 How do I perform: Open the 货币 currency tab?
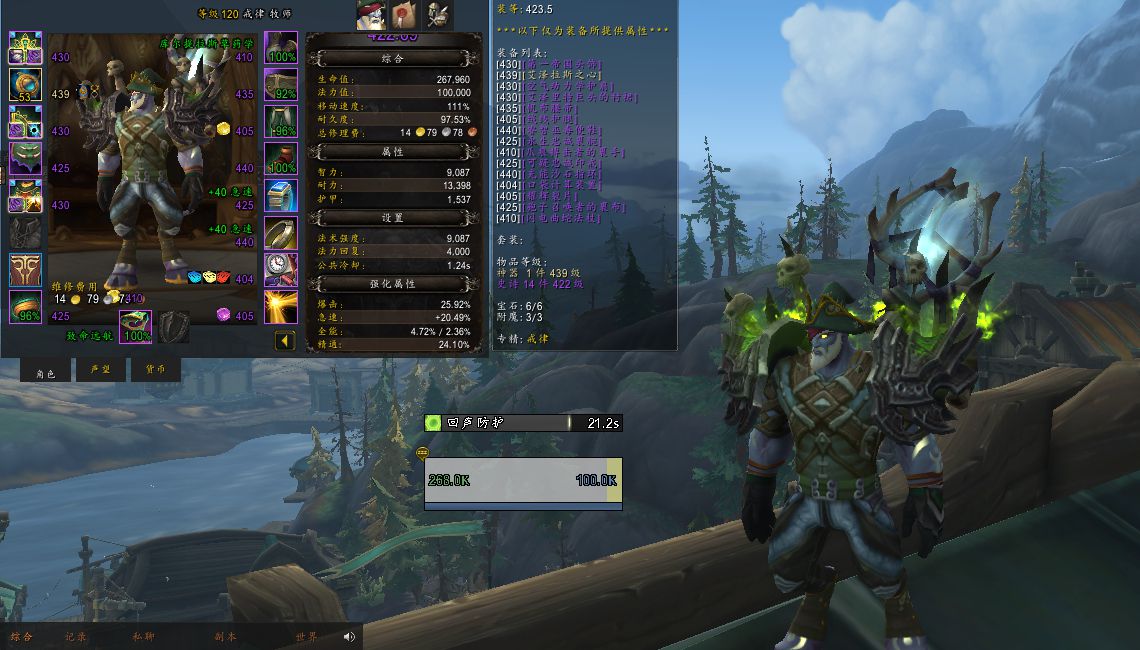point(156,371)
